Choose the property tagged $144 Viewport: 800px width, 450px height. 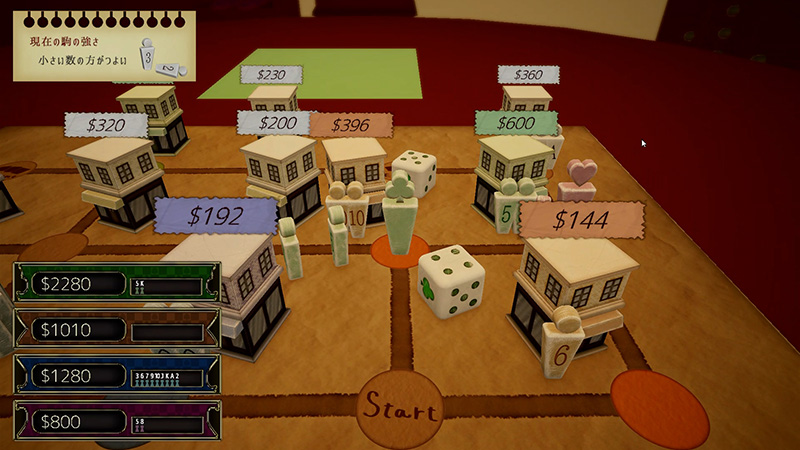pos(580,220)
